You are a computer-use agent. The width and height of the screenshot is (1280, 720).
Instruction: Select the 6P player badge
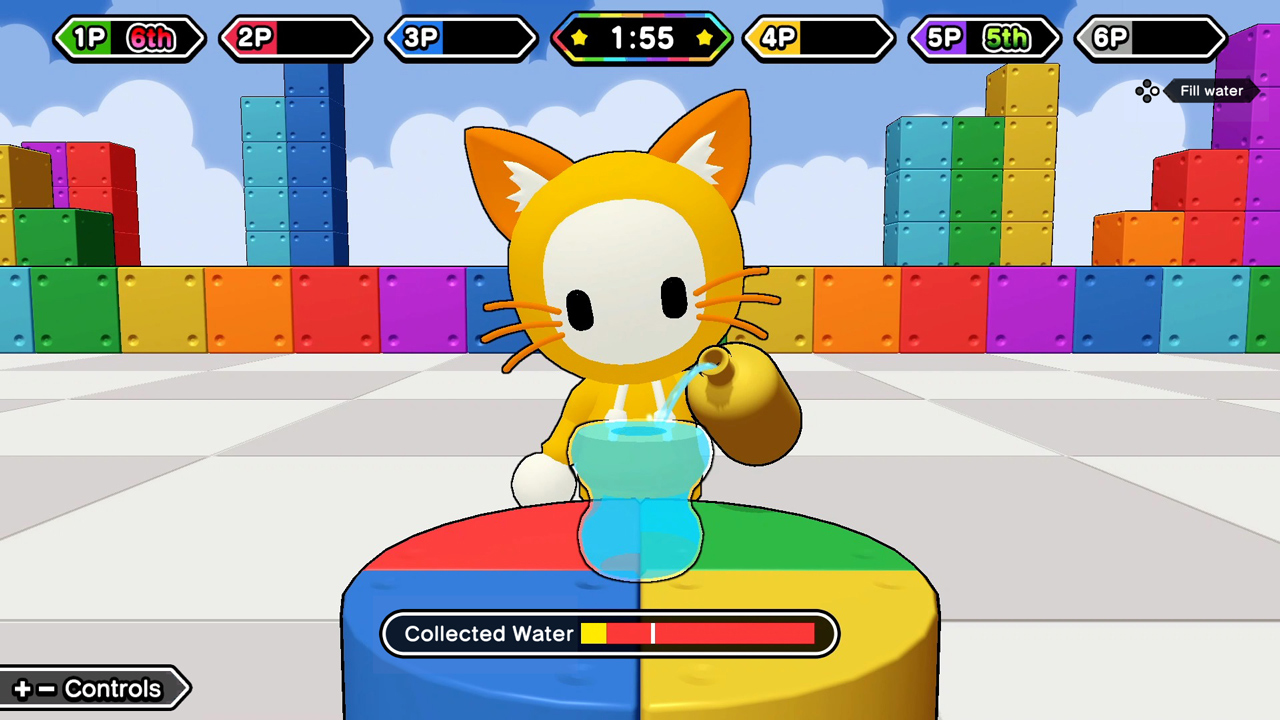pyautogui.click(x=1148, y=38)
